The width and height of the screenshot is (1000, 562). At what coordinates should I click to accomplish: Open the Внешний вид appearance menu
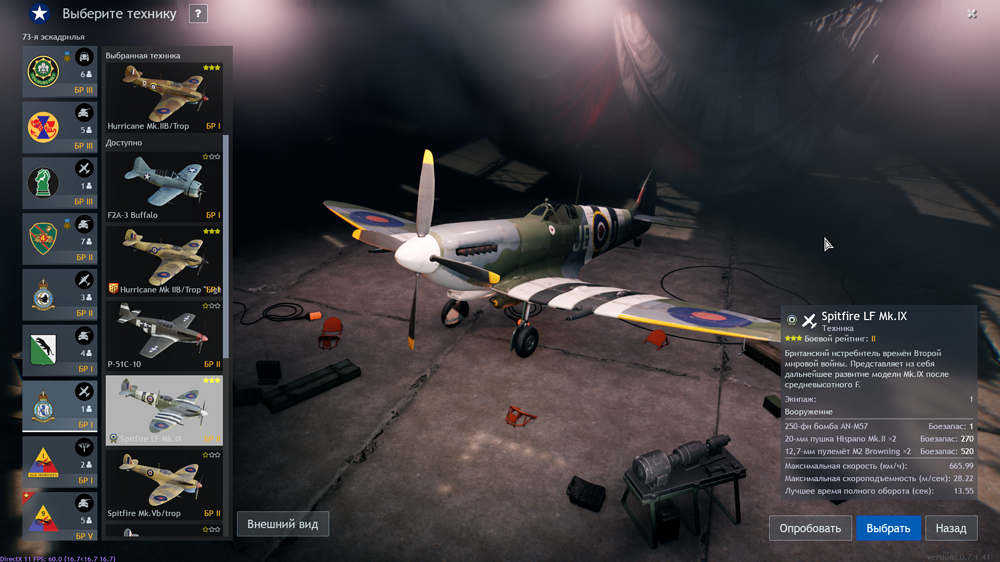283,524
